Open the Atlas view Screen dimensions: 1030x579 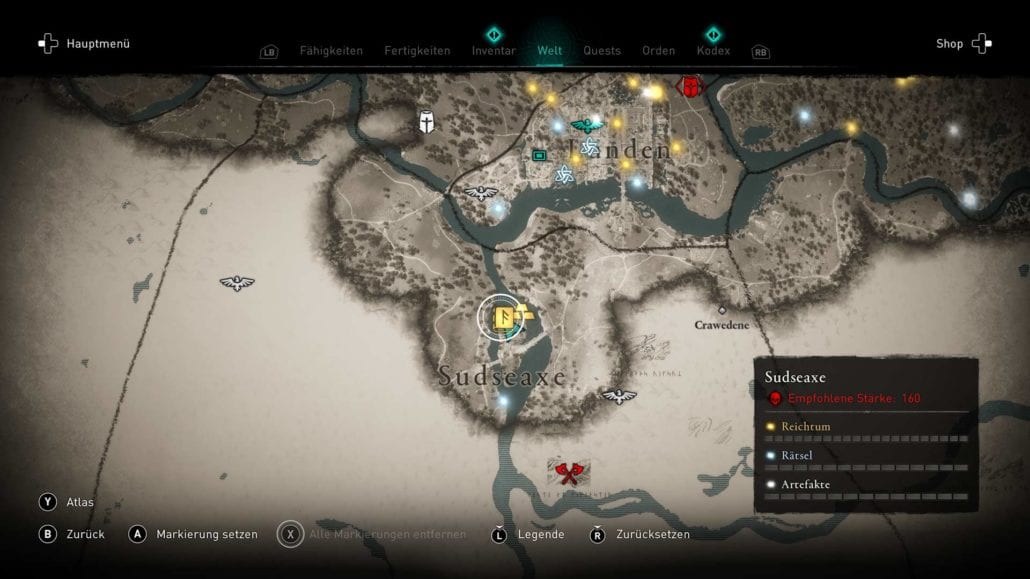click(80, 502)
